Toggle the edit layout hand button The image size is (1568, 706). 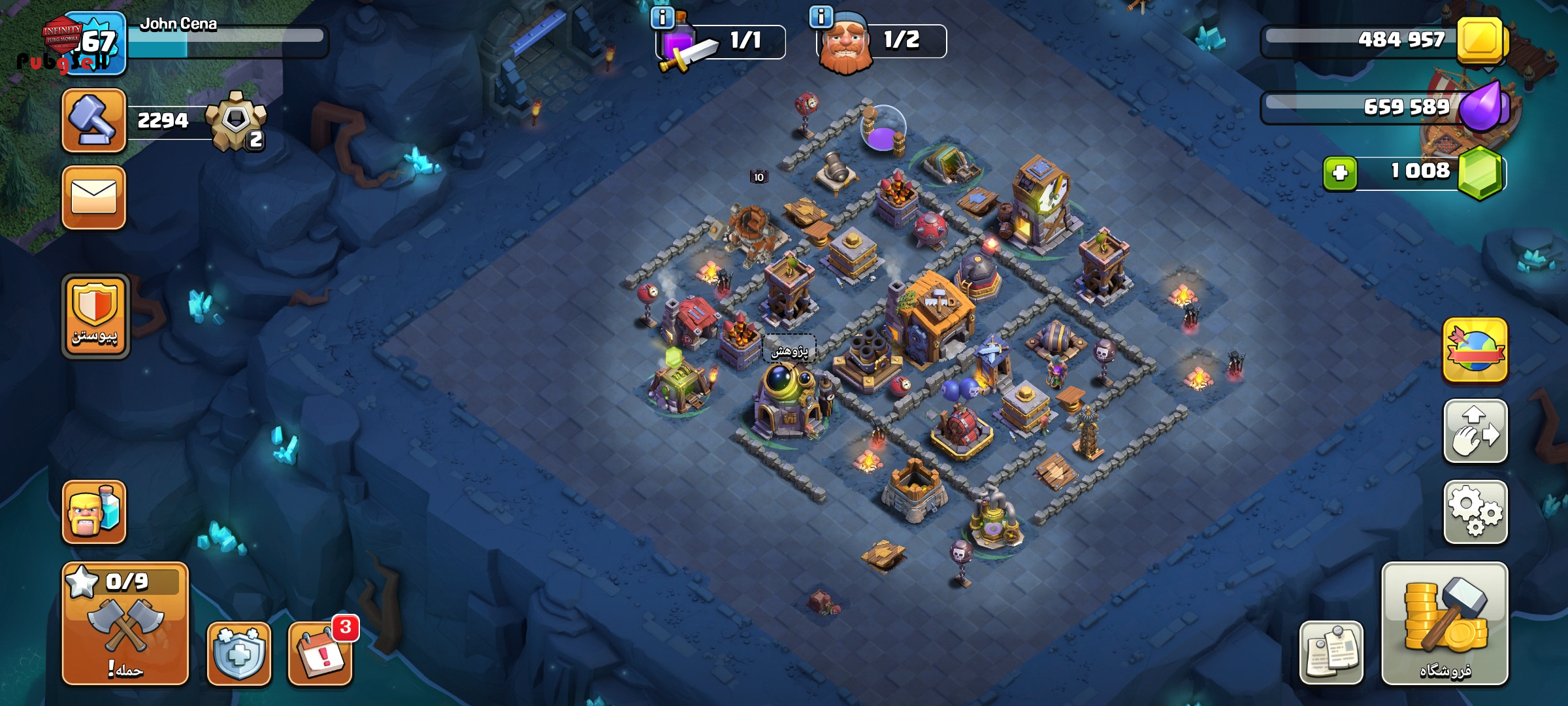[1475, 431]
